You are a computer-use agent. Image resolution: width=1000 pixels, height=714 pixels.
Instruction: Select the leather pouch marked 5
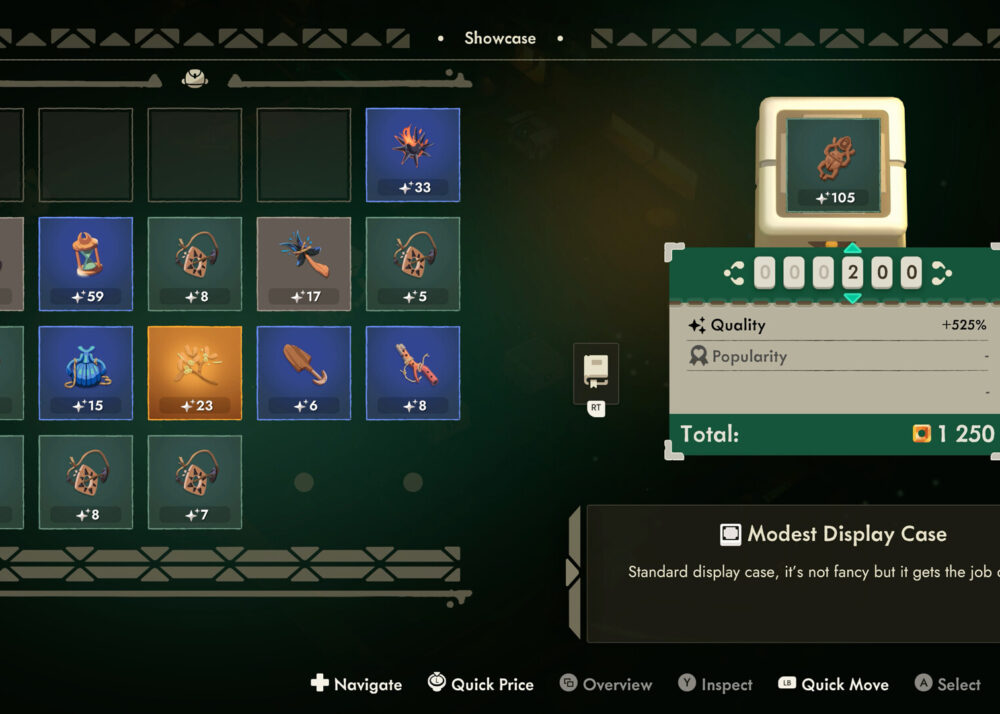tap(413, 264)
